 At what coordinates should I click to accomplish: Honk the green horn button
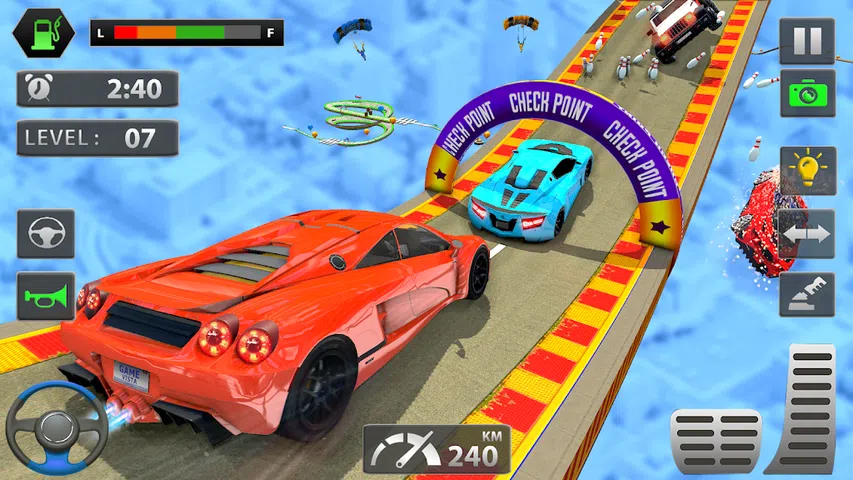(x=46, y=296)
